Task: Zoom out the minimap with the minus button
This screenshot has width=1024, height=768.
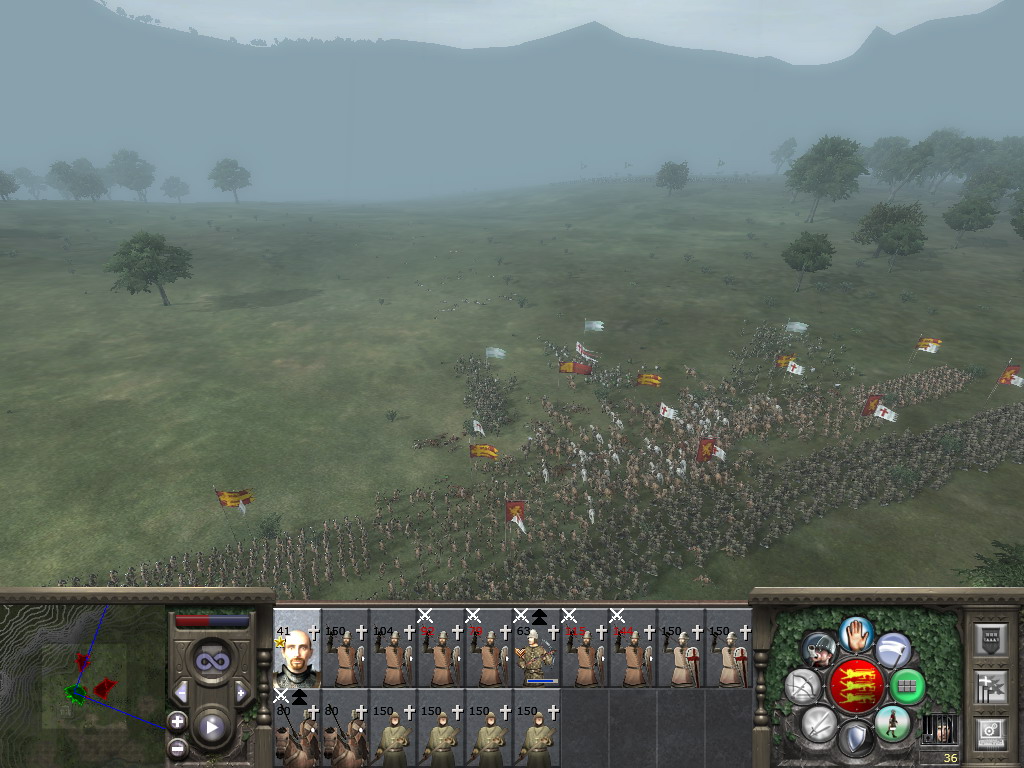Action: (x=177, y=745)
